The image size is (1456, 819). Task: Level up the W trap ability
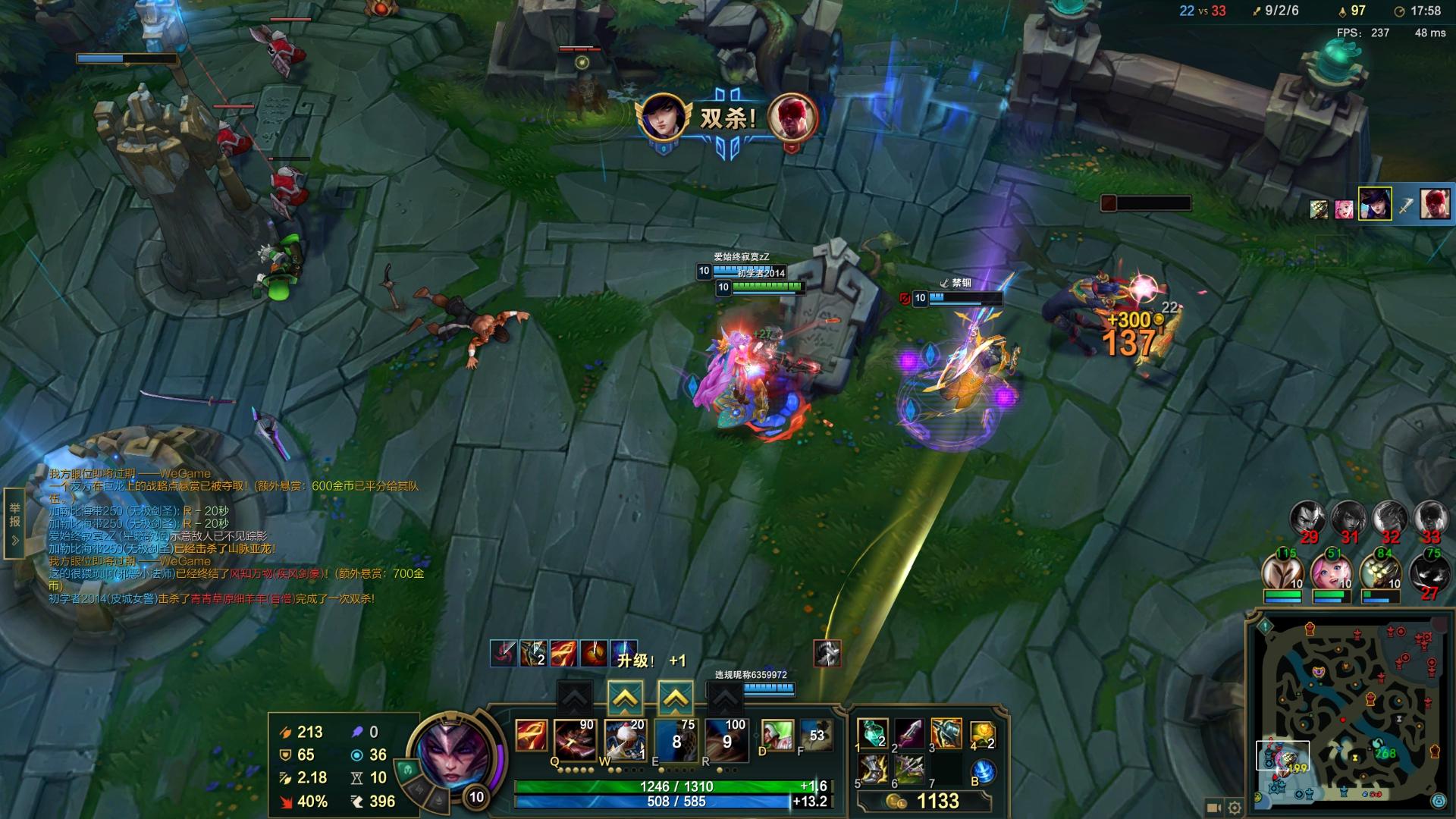625,698
